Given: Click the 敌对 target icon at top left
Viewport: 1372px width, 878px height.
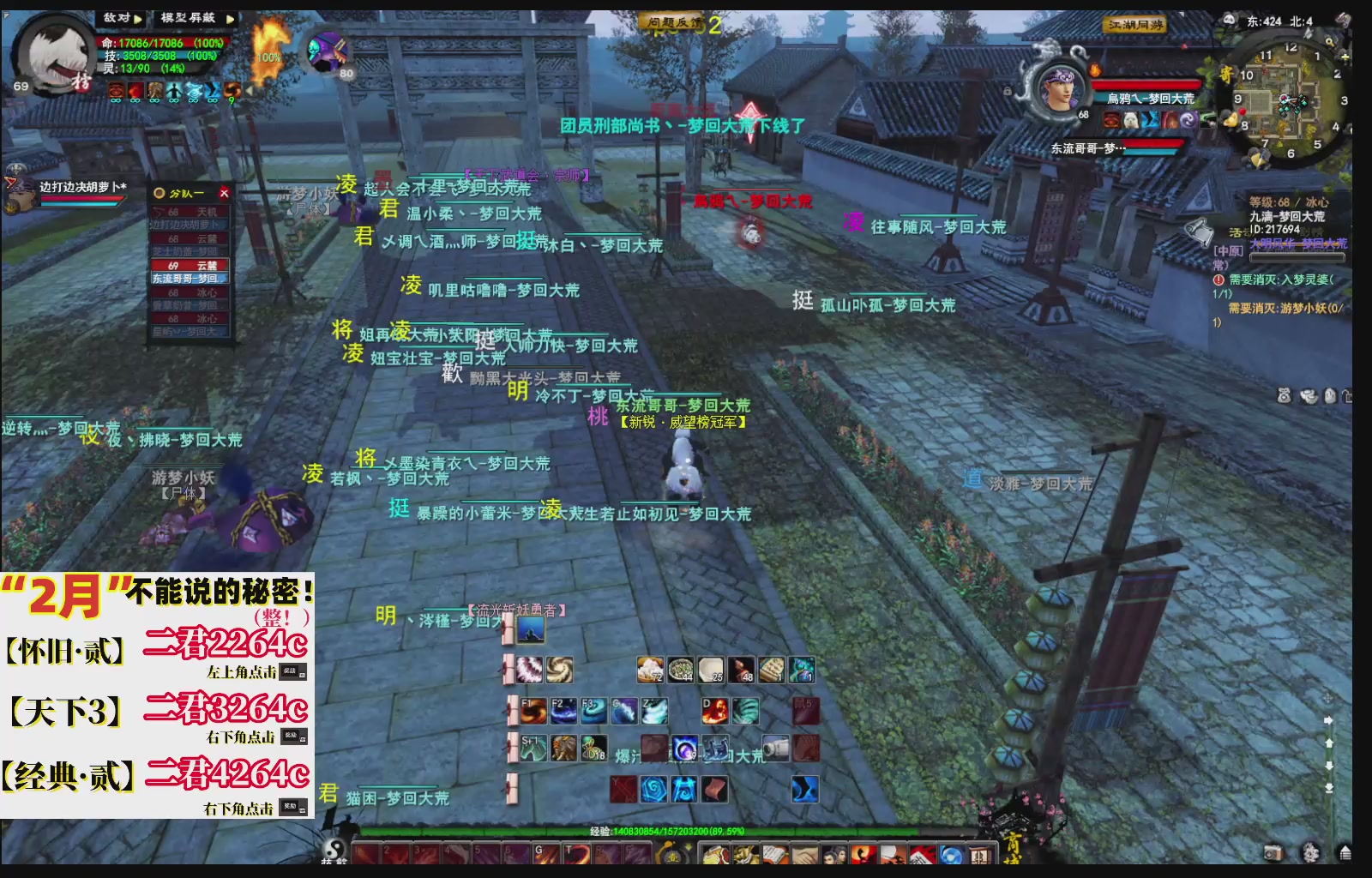Looking at the screenshot, I should coord(118,17).
